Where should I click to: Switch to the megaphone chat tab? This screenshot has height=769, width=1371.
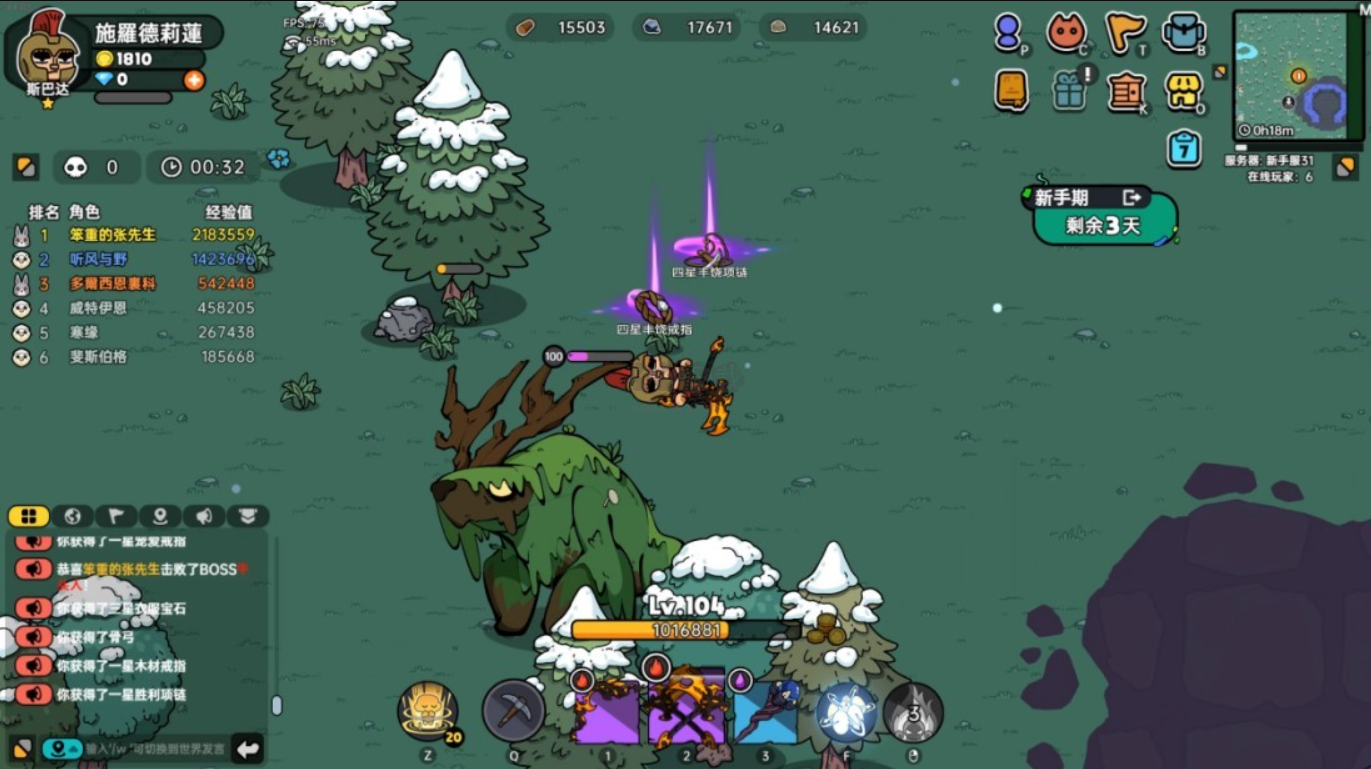point(204,516)
